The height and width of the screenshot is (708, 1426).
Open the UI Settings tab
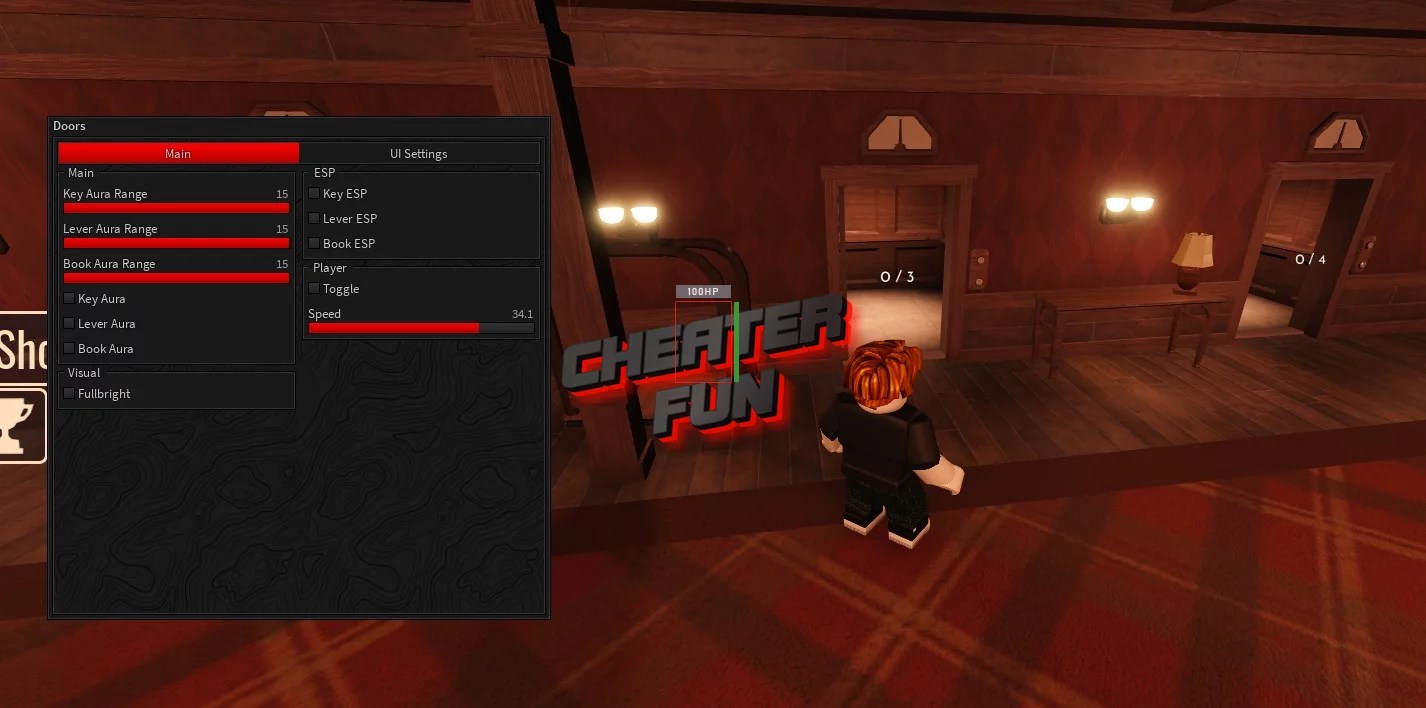[418, 153]
